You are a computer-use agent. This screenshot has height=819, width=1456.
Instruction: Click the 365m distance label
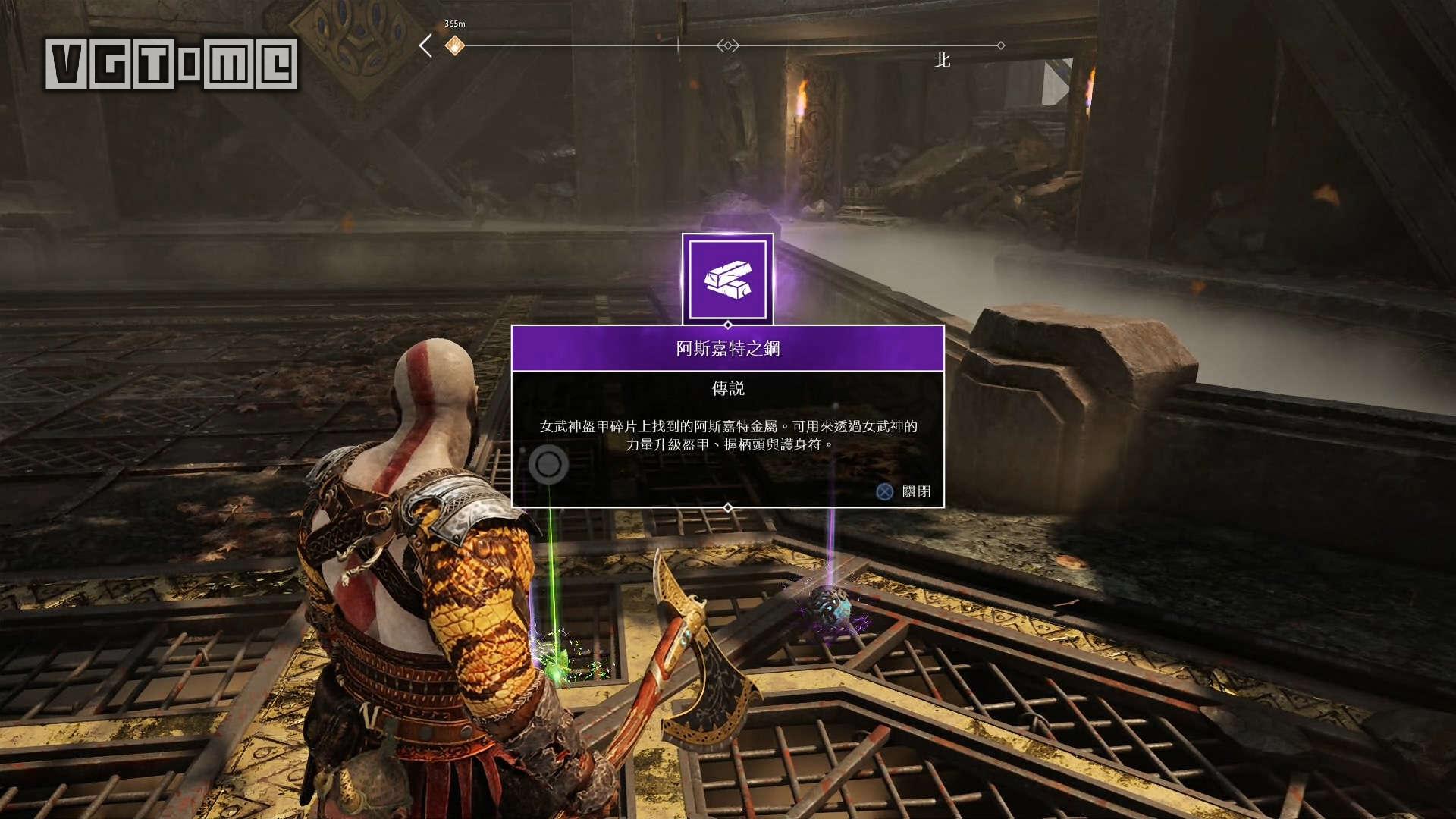point(453,24)
